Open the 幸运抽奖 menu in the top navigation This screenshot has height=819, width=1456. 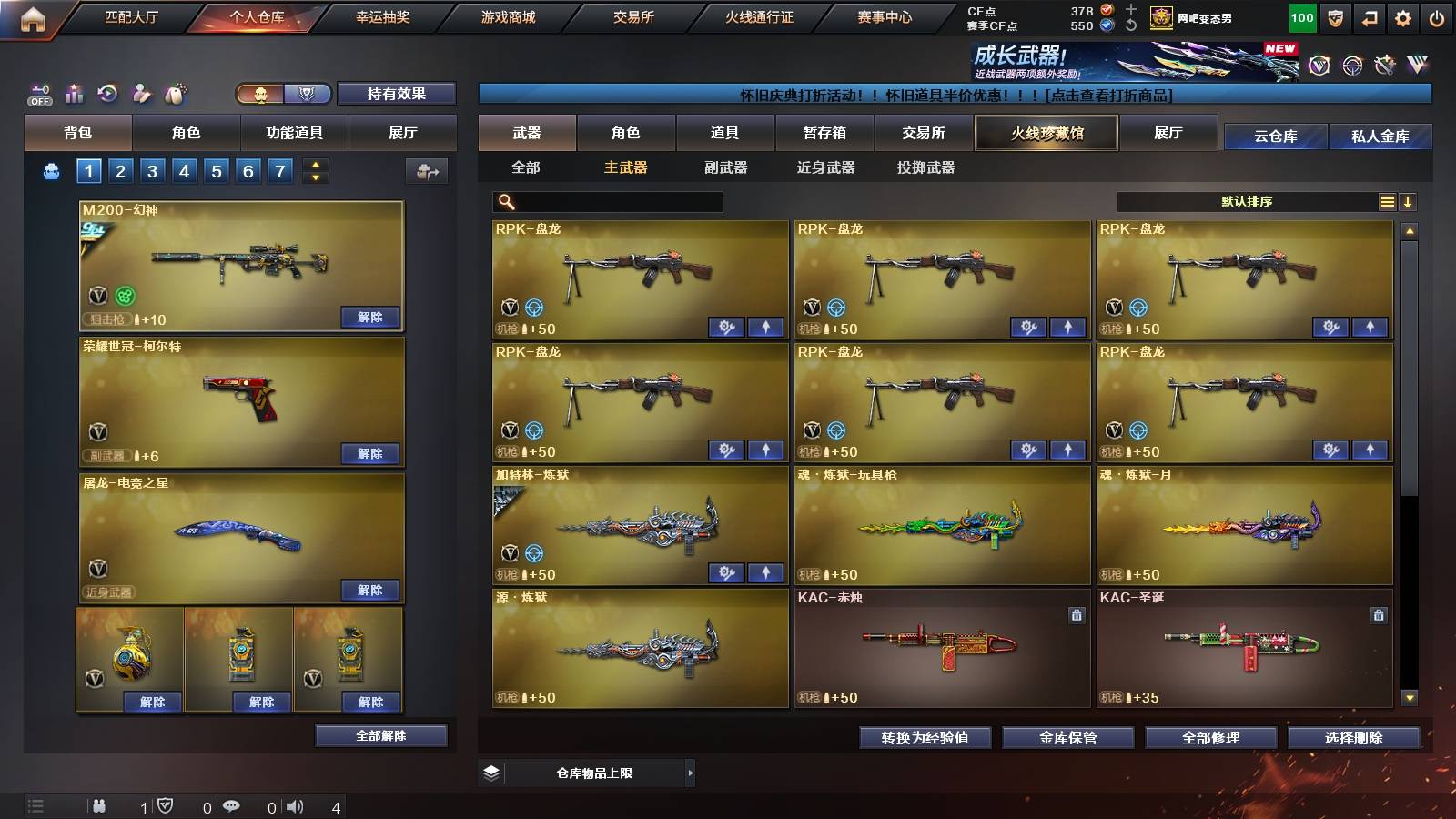381,16
